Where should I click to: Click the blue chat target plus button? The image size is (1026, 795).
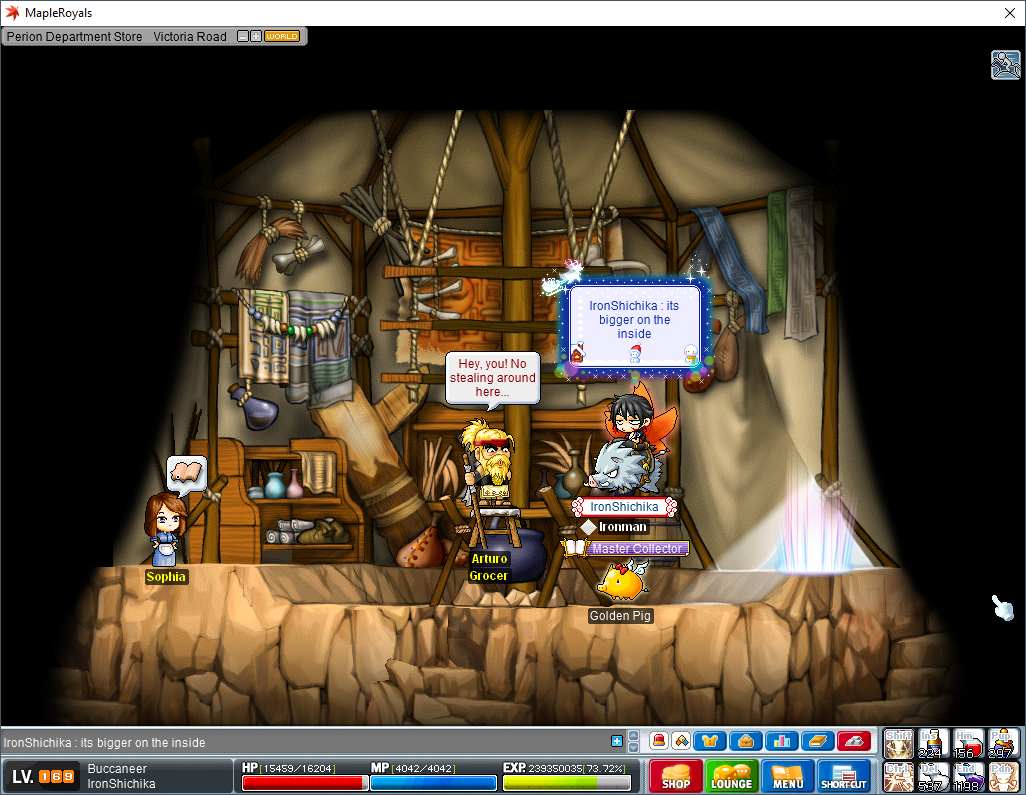(617, 741)
